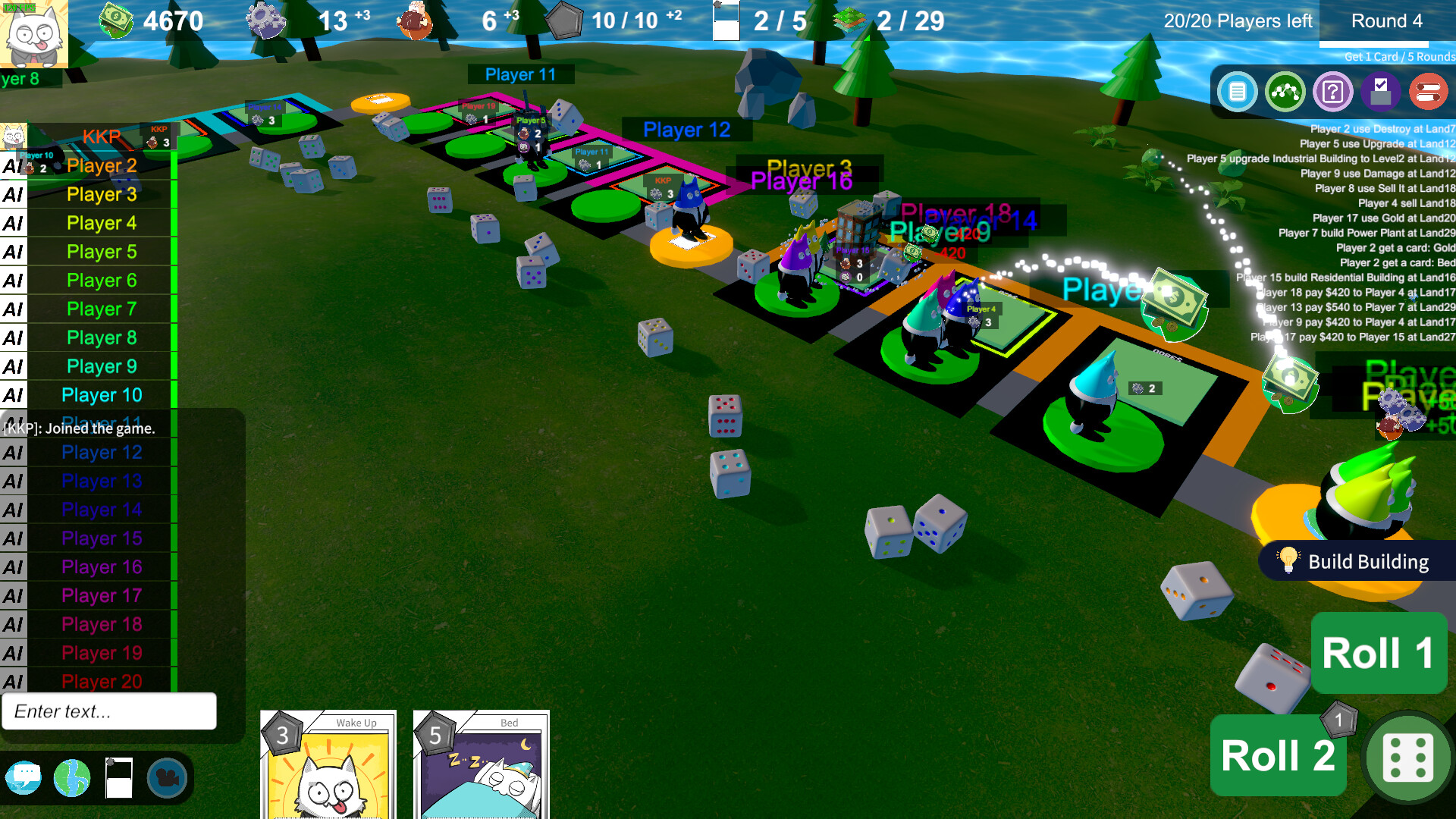The width and height of the screenshot is (1456, 819).
Task: Toggle AI control for Player 12
Action: tap(12, 452)
